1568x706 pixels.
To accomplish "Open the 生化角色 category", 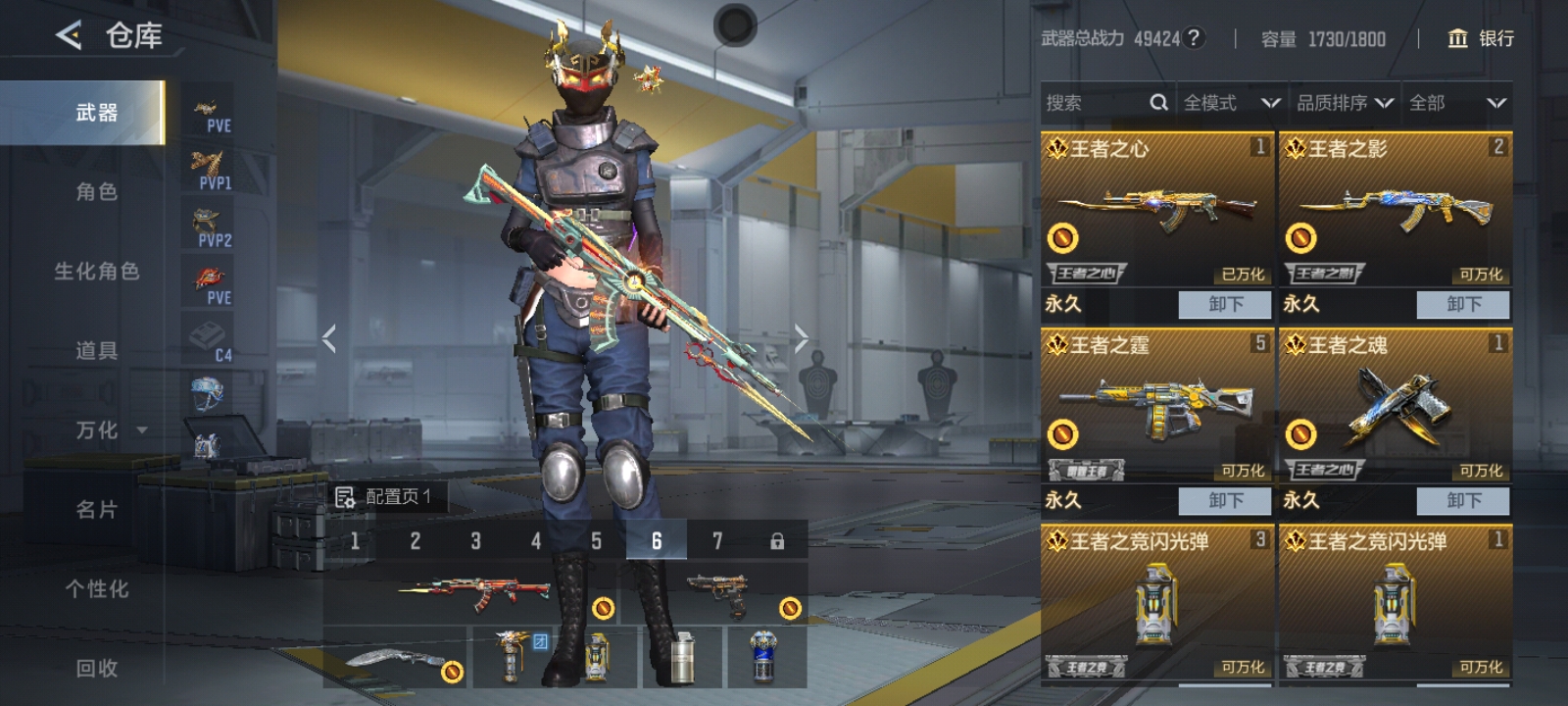I will click(96, 272).
